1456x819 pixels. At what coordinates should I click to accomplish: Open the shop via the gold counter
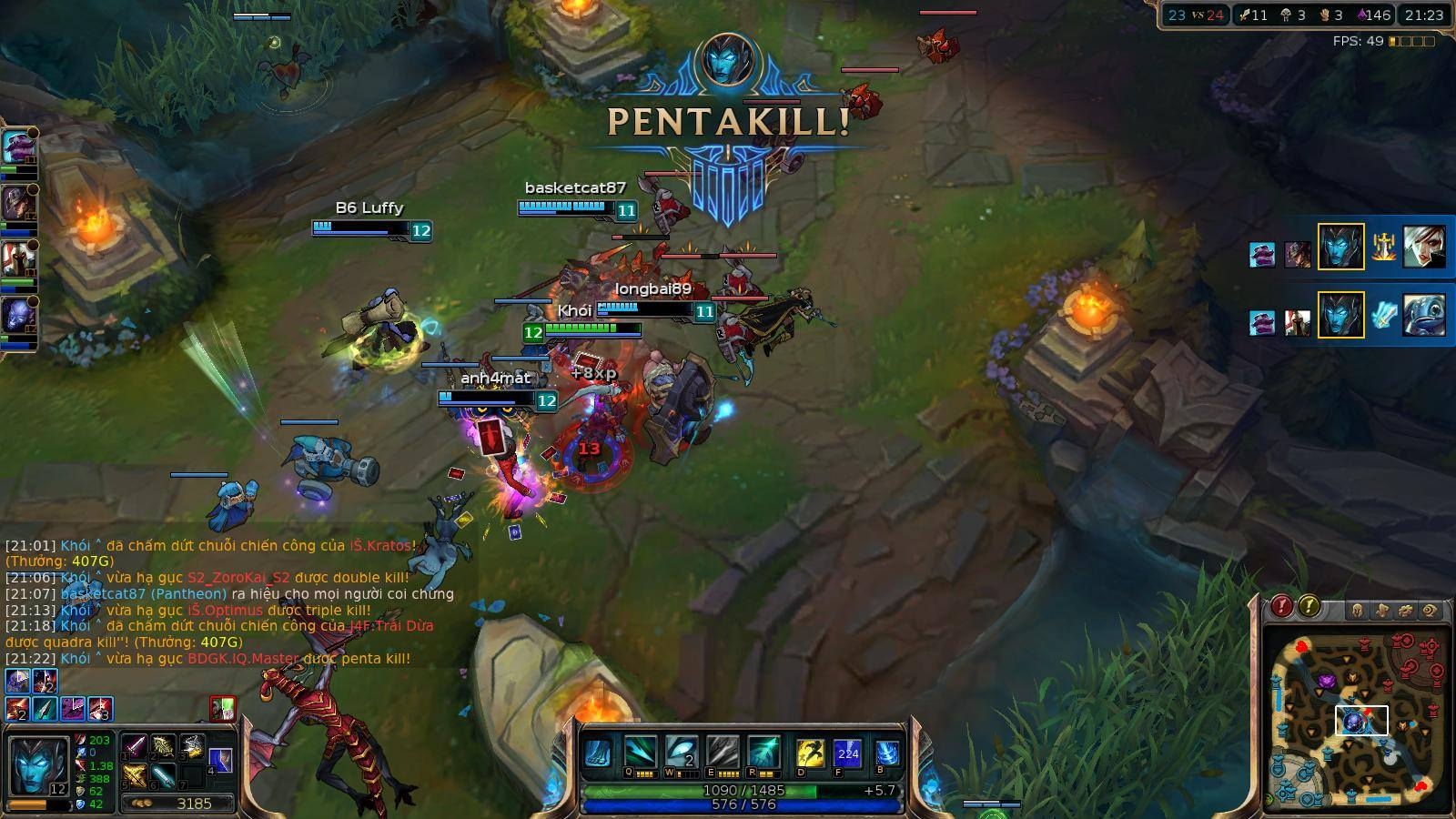click(180, 804)
